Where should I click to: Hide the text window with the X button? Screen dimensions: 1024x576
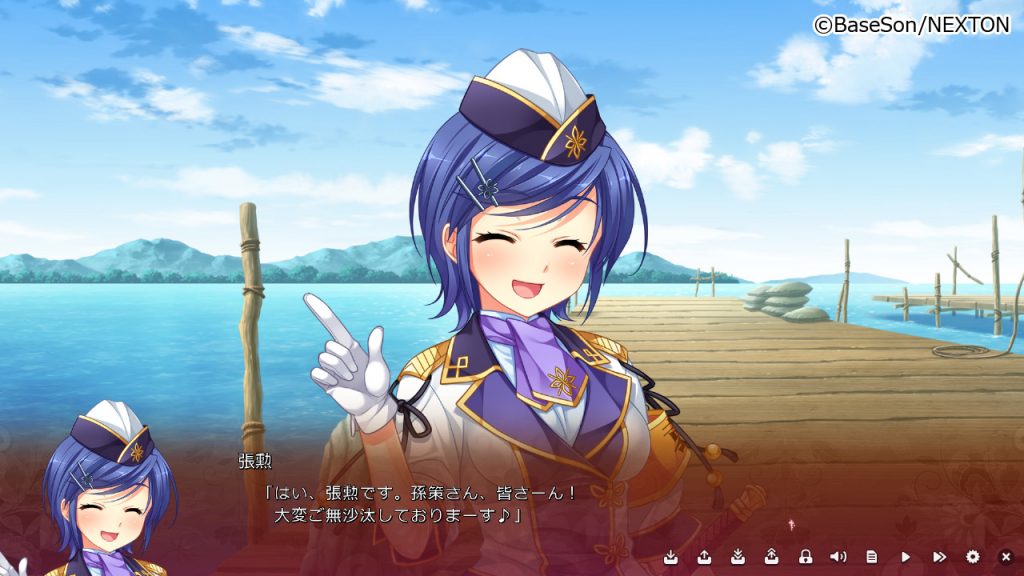click(1006, 556)
